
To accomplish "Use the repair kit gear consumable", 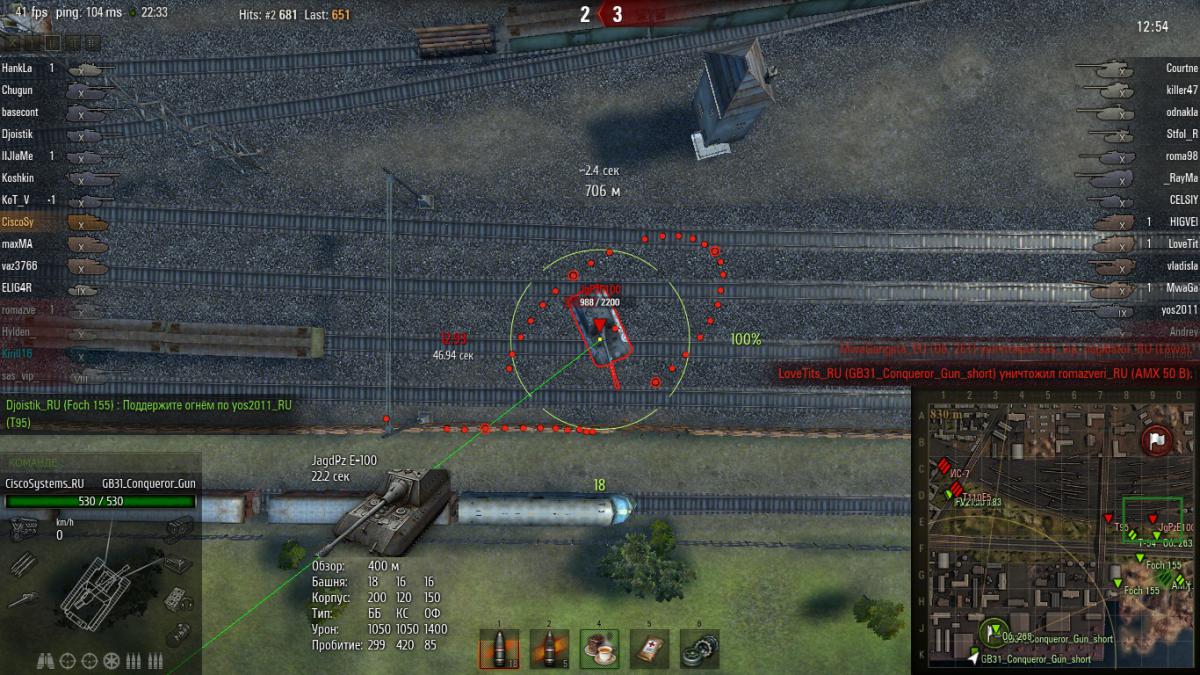I will click(699, 648).
